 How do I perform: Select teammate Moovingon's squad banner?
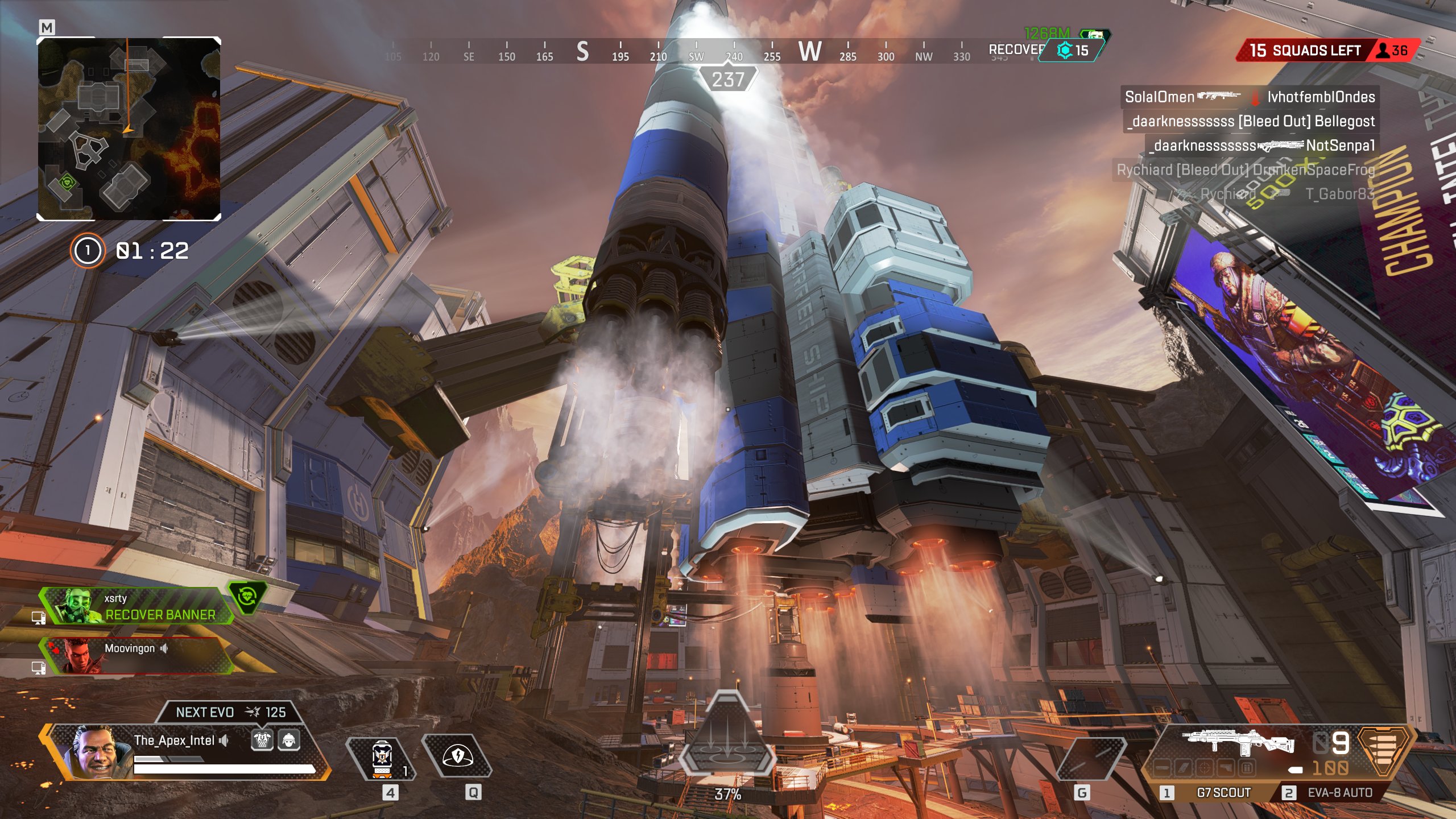click(136, 655)
